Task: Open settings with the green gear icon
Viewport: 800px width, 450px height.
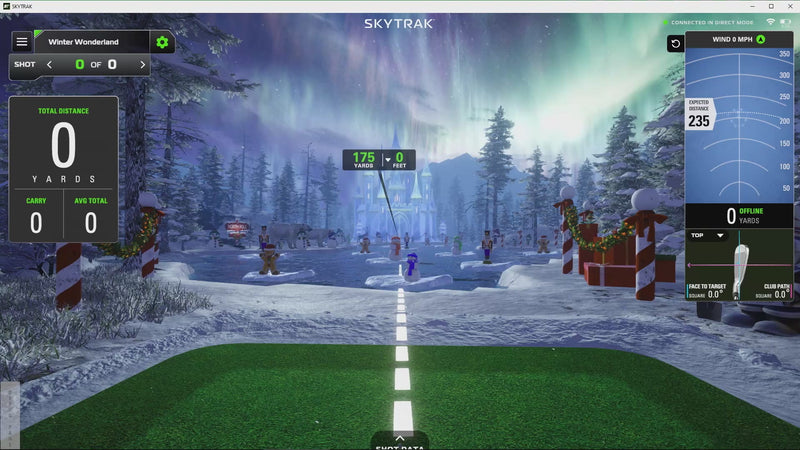Action: click(162, 42)
